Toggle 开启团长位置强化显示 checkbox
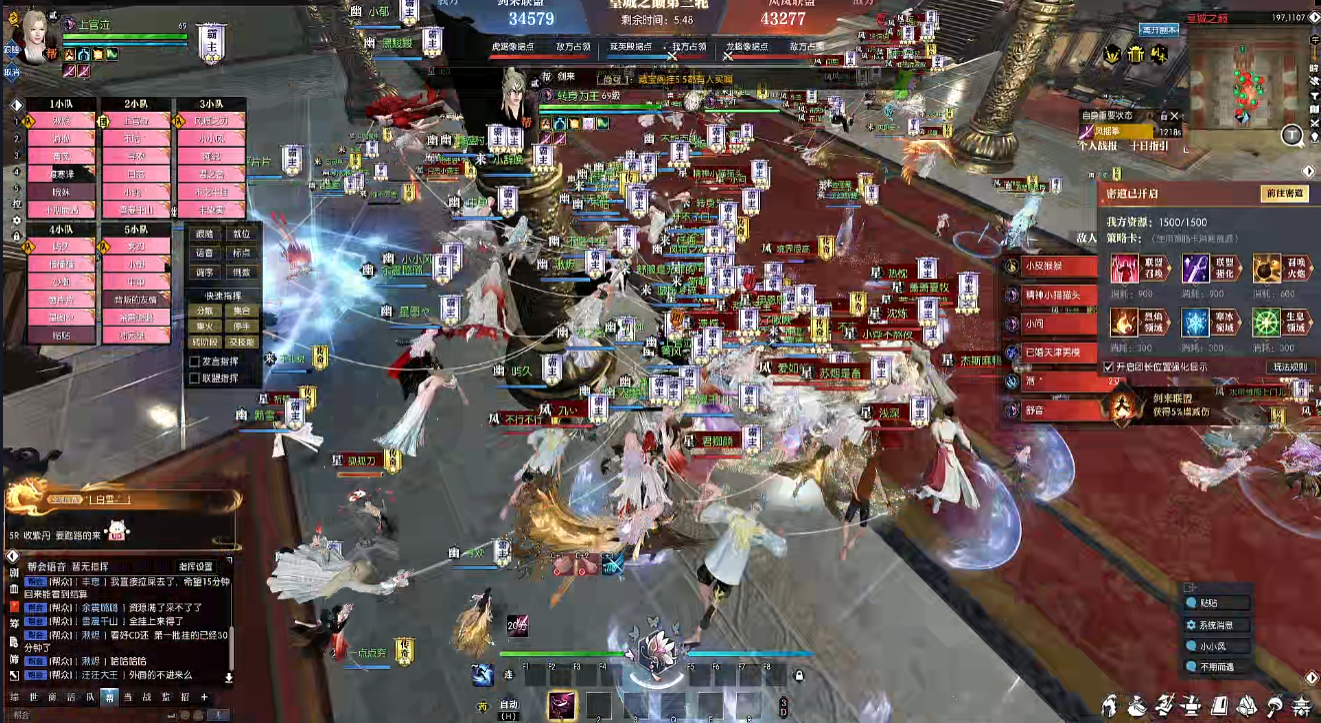 click(1108, 367)
